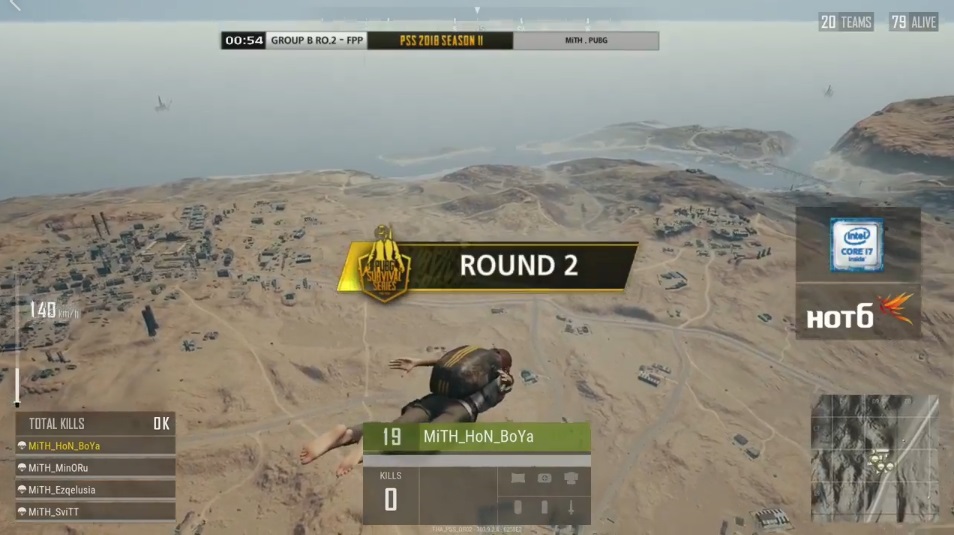Switch view to teammate MiTH_MinORu
This screenshot has width=954, height=535.
pyautogui.click(x=95, y=467)
